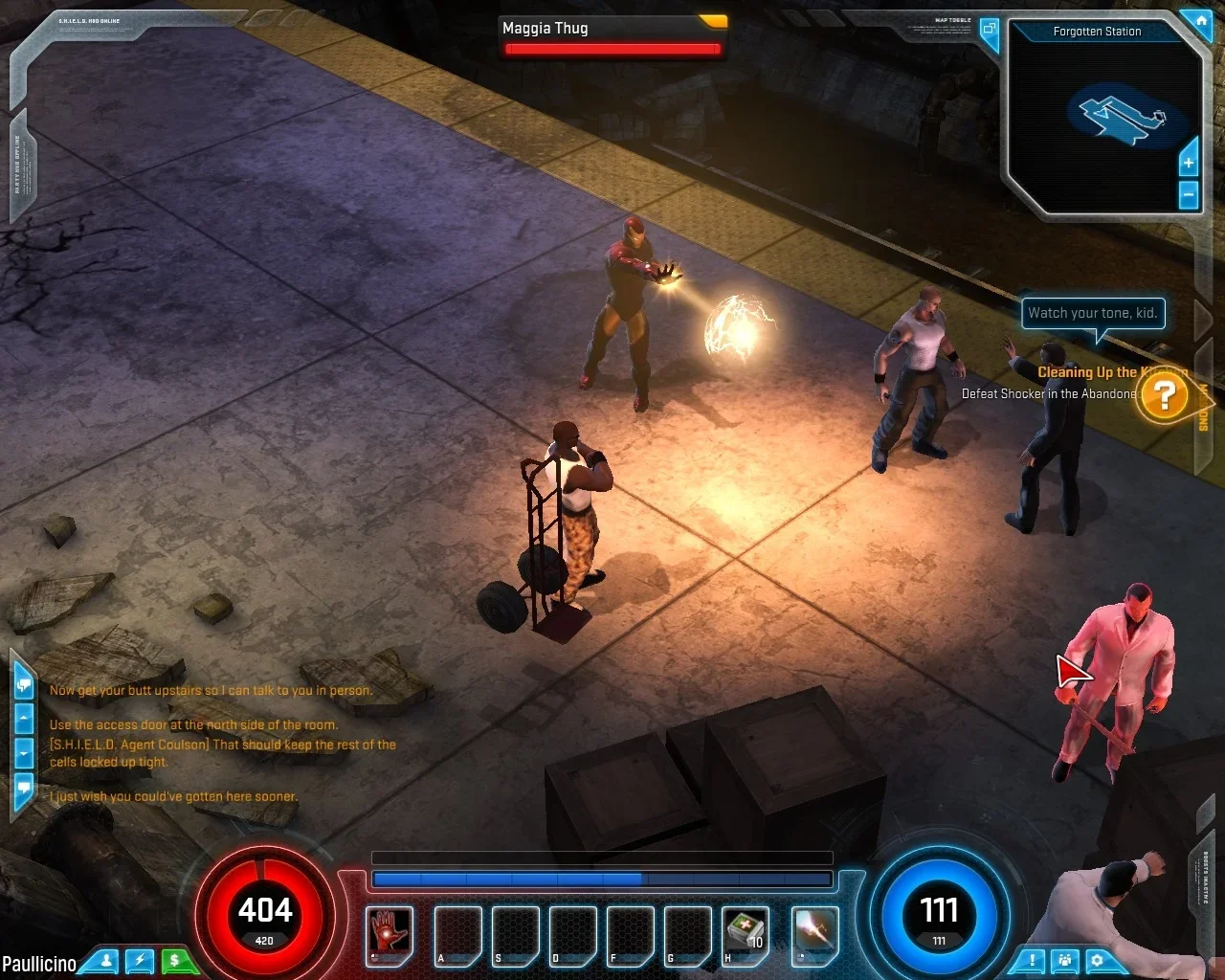This screenshot has width=1225, height=980.
Task: Click the exclamation alert icon near the orb
Action: (x=1034, y=960)
